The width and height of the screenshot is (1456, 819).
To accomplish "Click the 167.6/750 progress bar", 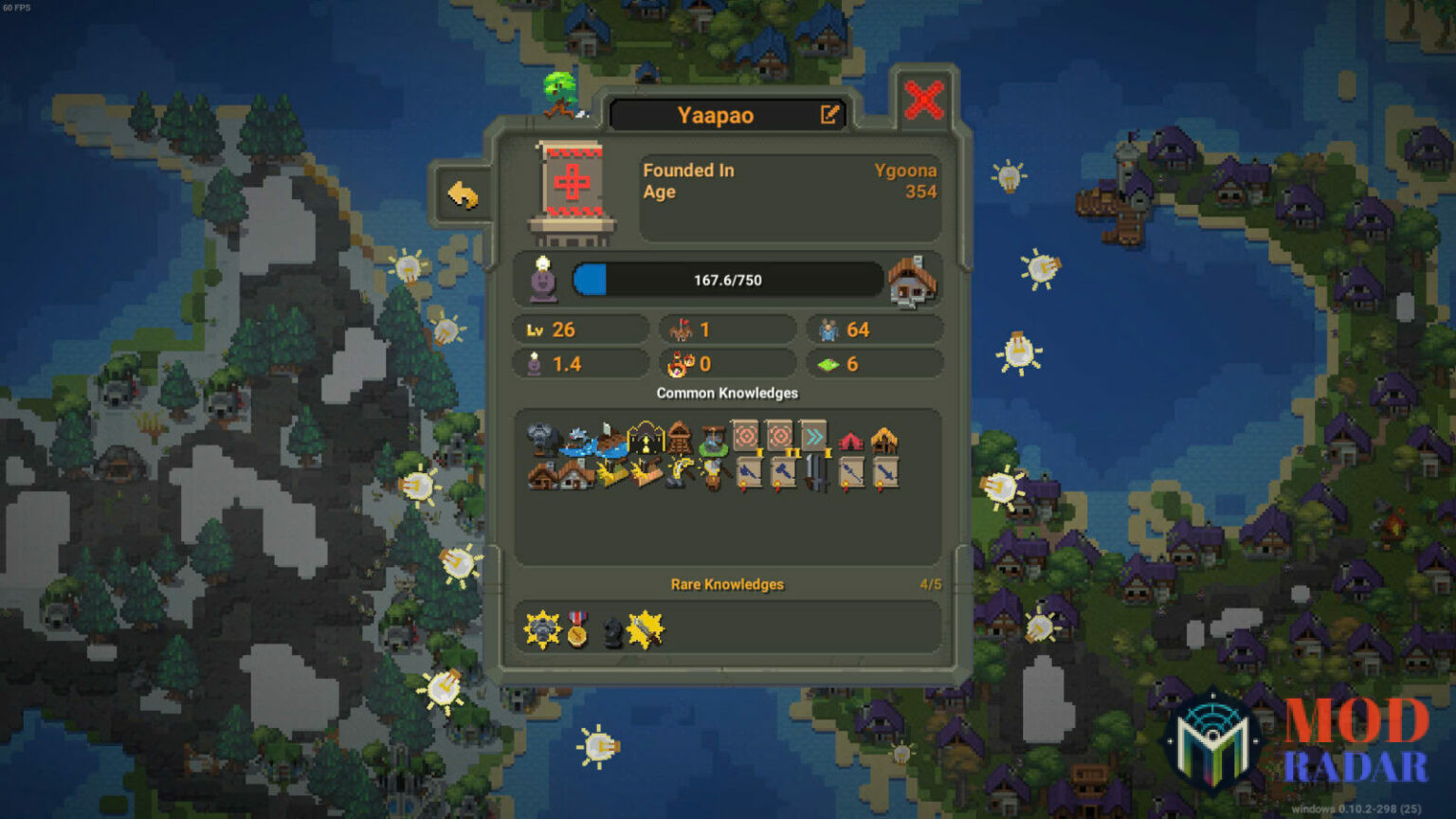I will (725, 279).
